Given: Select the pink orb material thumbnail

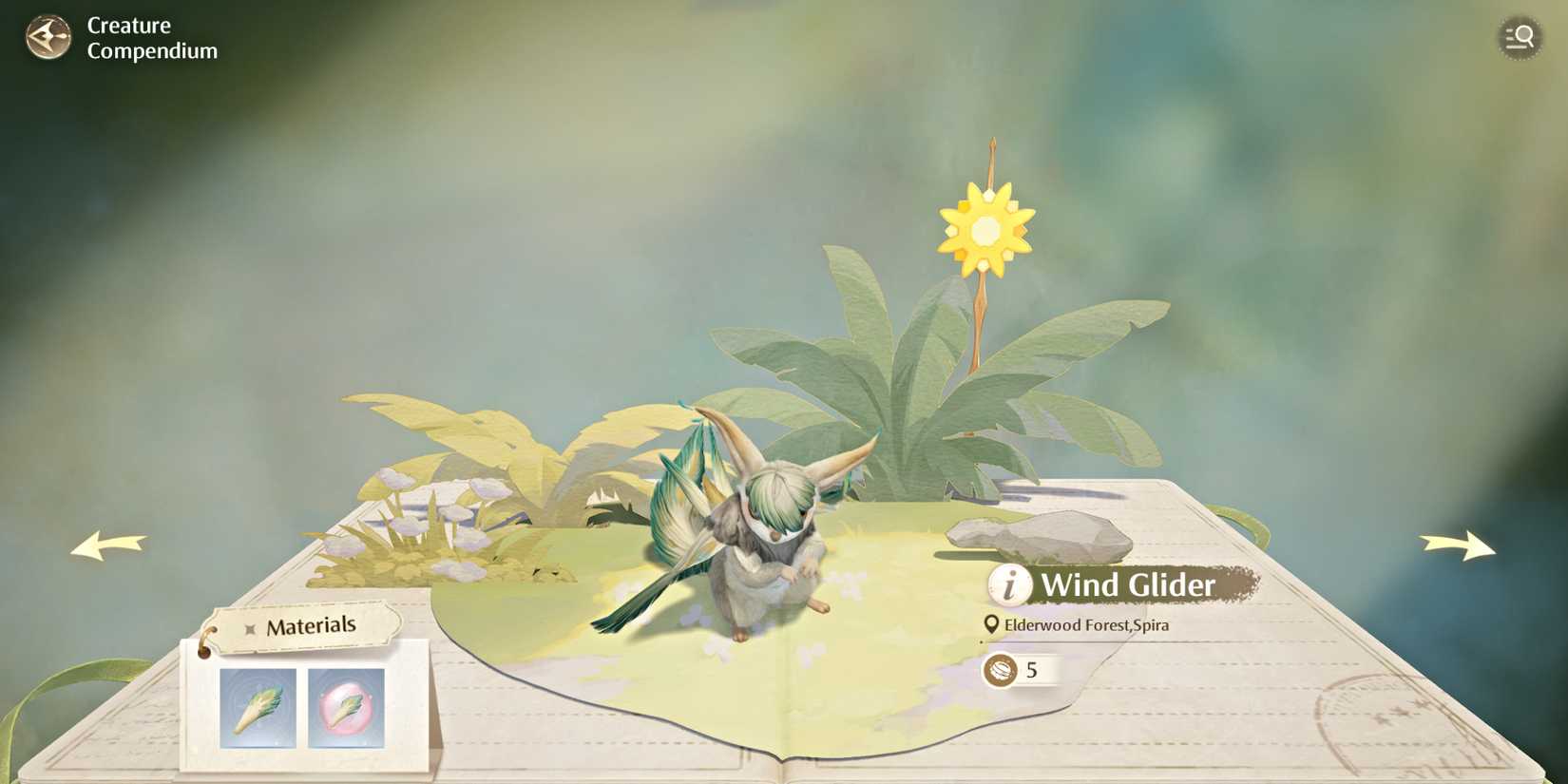Looking at the screenshot, I should (345, 708).
